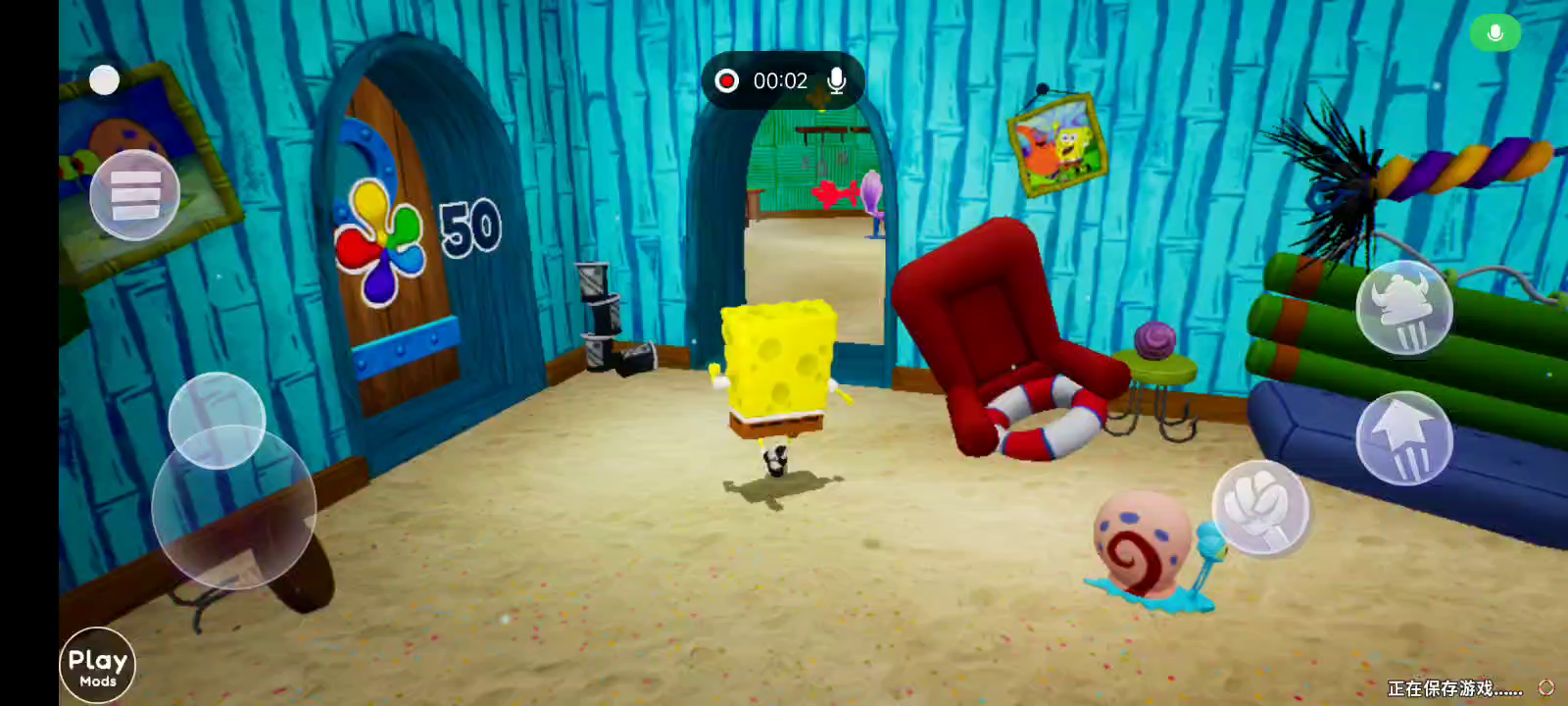Image resolution: width=1568 pixels, height=706 pixels.
Task: Use the glove fist attack bubble
Action: point(1260,507)
